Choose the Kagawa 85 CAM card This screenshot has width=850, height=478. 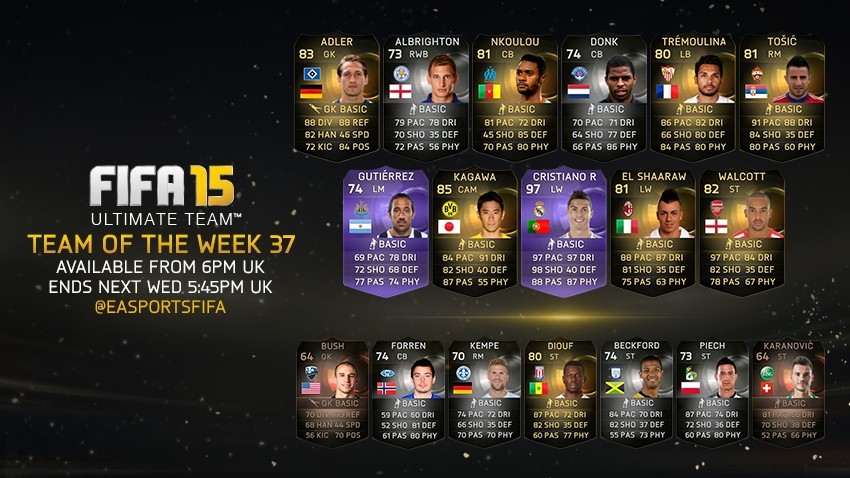click(475, 230)
